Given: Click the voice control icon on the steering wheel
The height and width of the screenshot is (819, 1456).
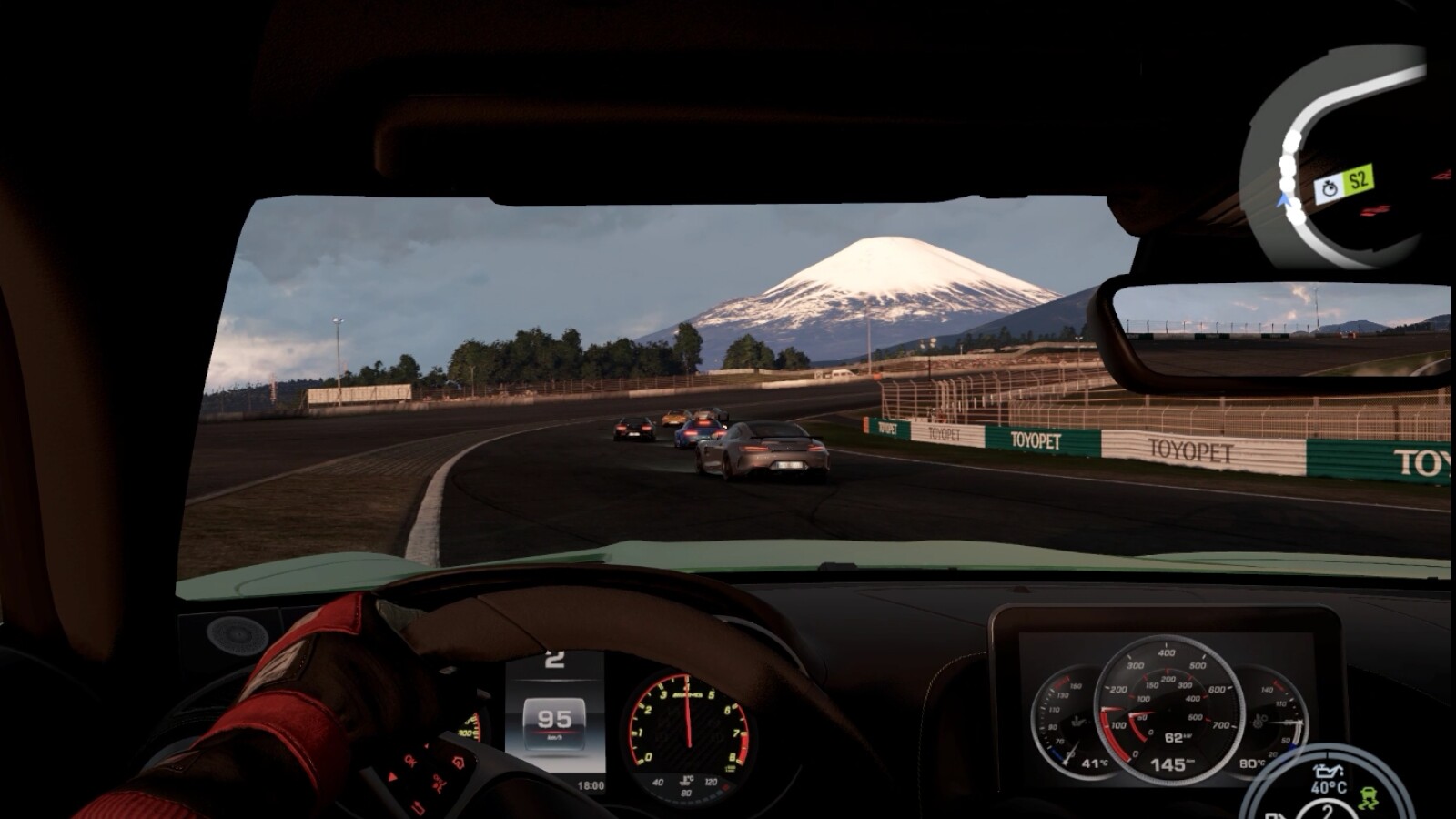Looking at the screenshot, I should (x=438, y=784).
